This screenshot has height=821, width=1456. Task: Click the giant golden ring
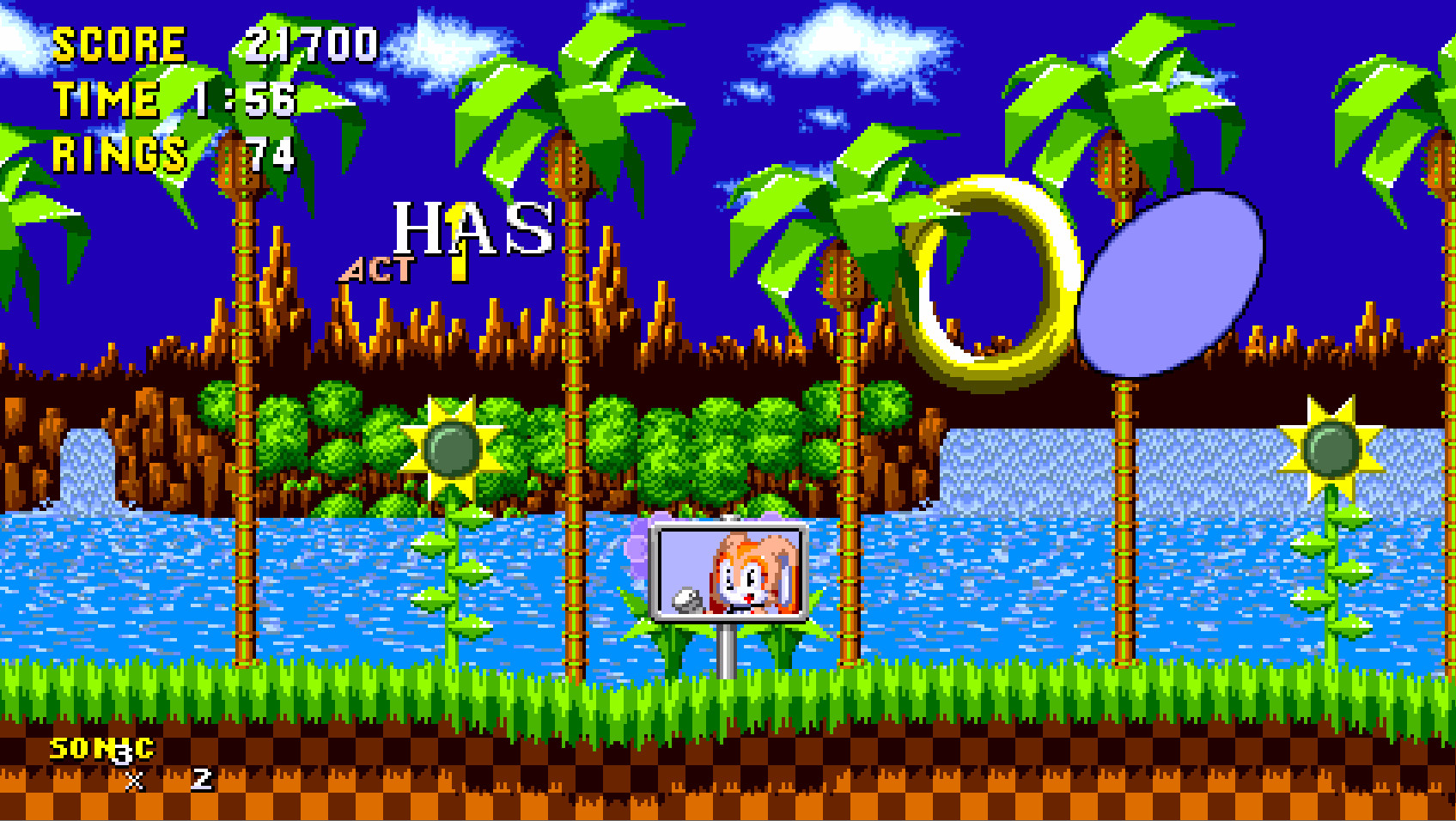click(992, 275)
